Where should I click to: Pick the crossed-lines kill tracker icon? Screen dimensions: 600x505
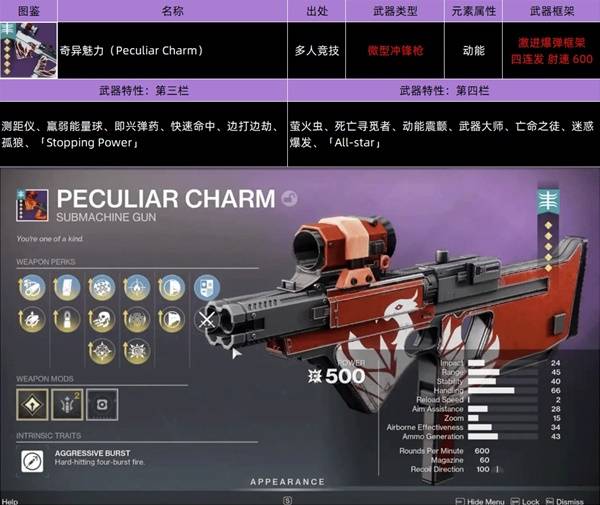(x=205, y=320)
